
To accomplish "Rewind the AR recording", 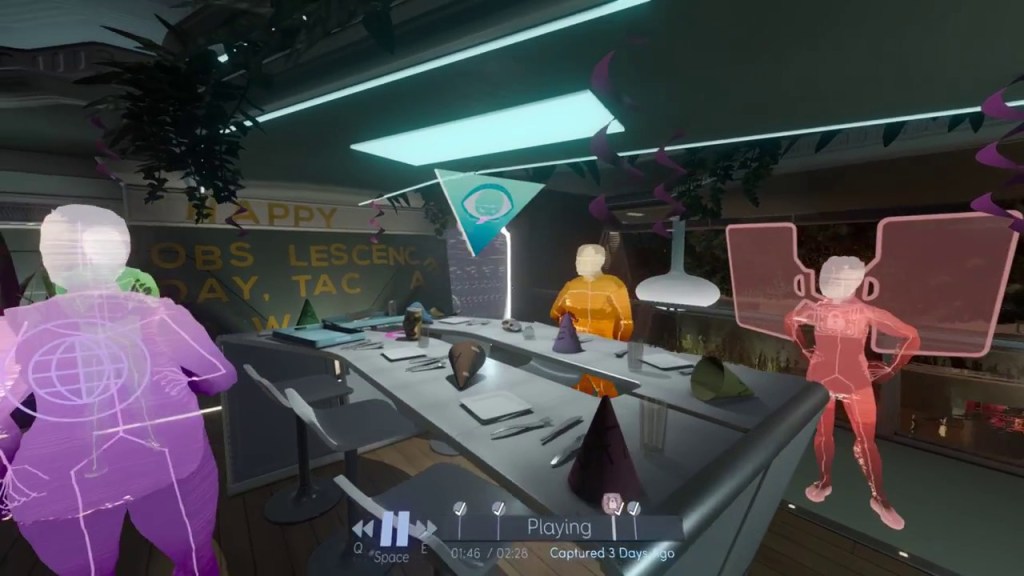I will point(363,528).
